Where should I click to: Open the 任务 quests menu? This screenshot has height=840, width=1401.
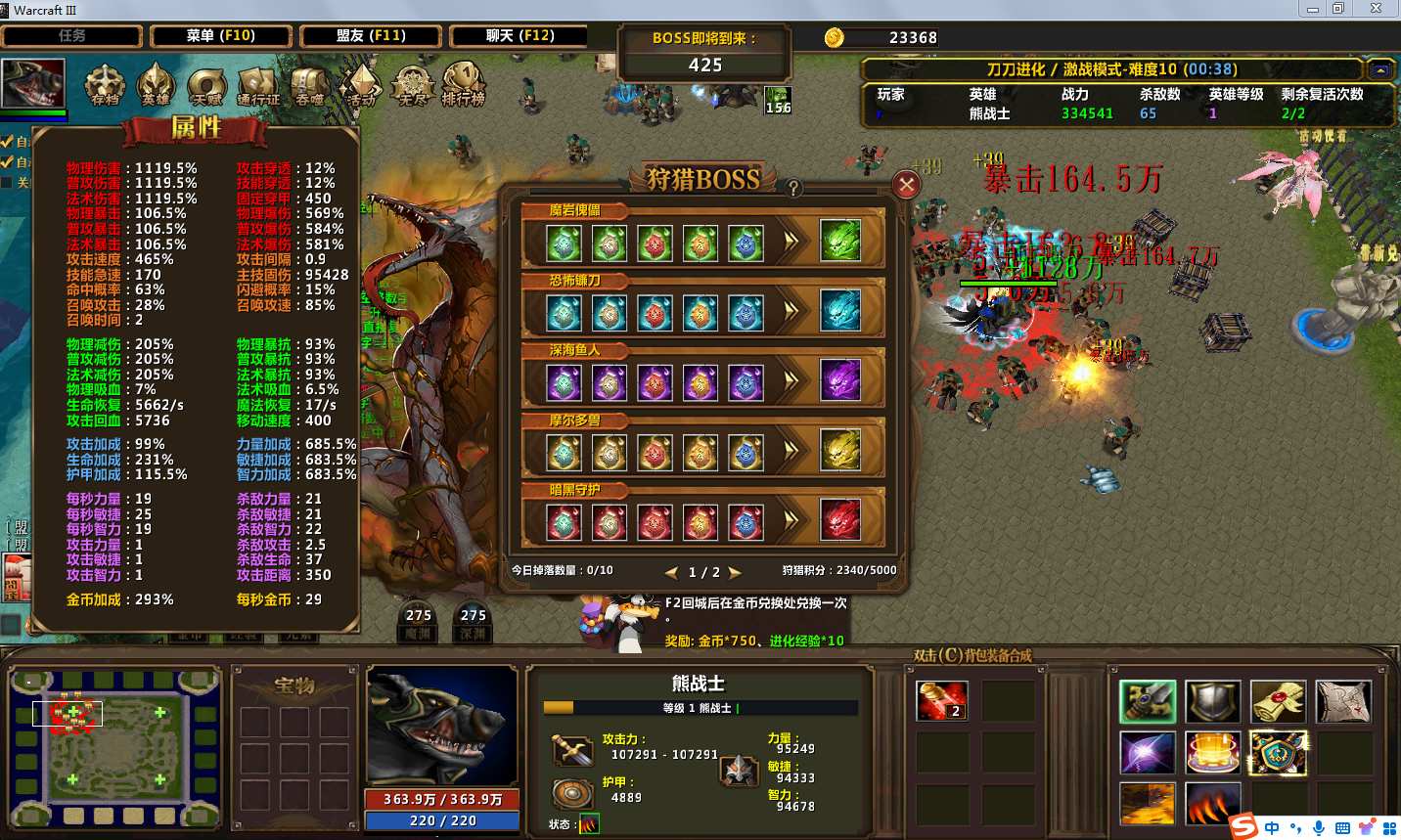(72, 36)
